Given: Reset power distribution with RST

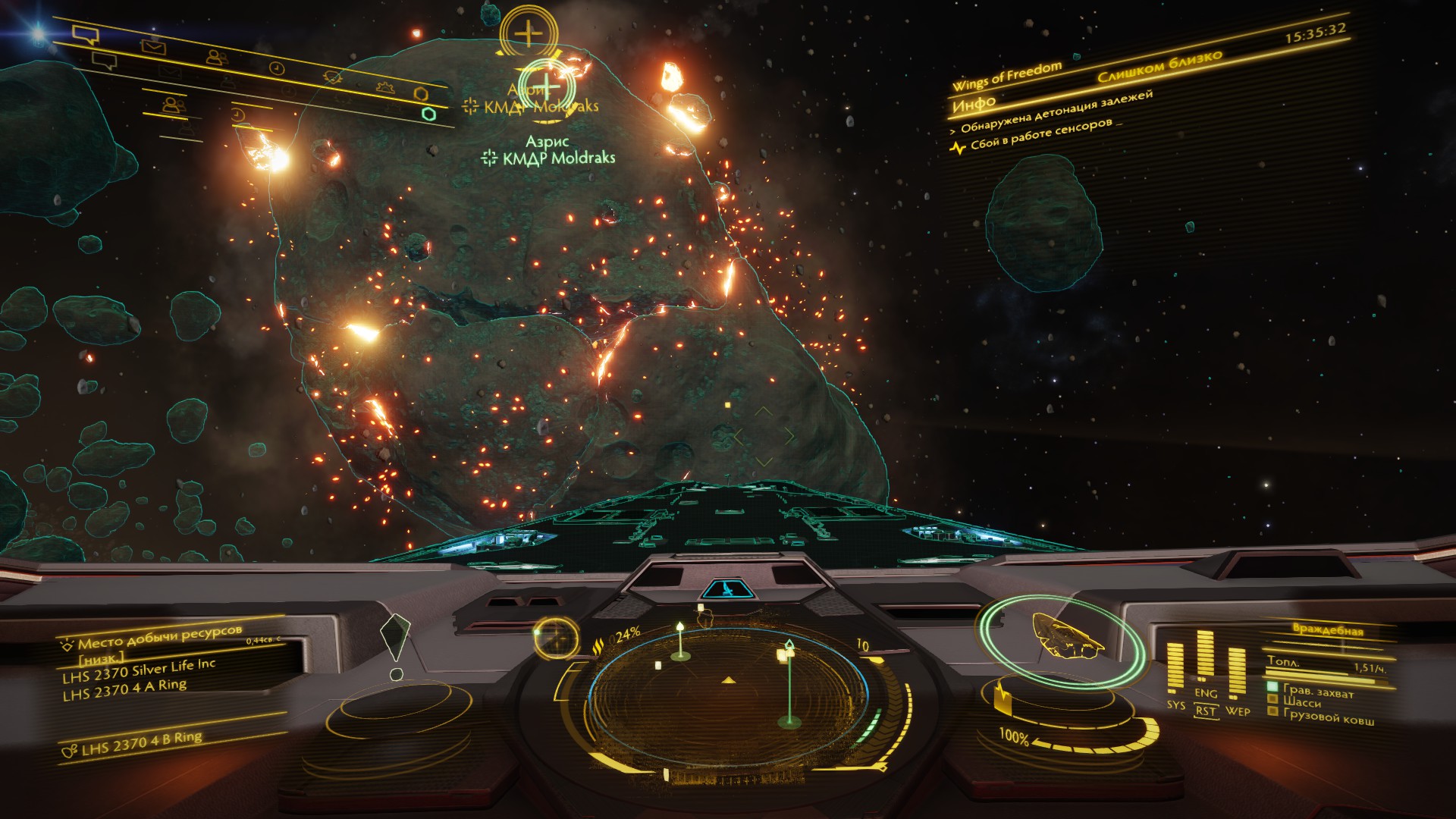Looking at the screenshot, I should (1205, 711).
